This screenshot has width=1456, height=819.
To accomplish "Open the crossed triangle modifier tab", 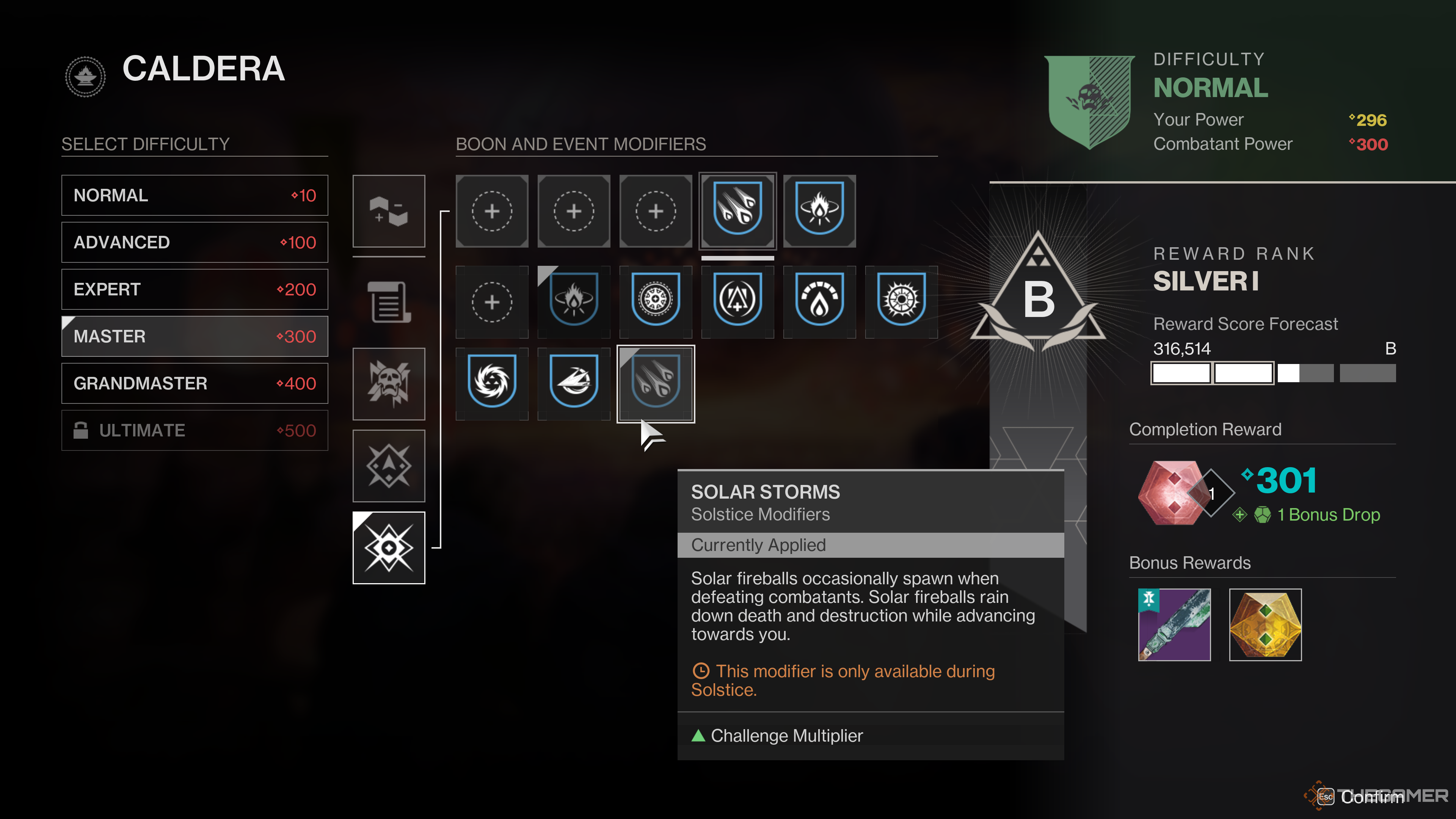I will tap(389, 466).
